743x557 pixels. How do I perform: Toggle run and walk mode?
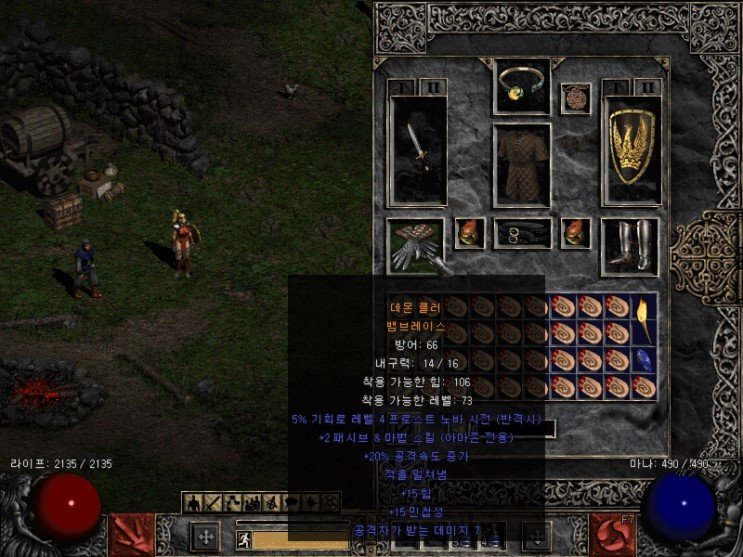pyautogui.click(x=243, y=540)
